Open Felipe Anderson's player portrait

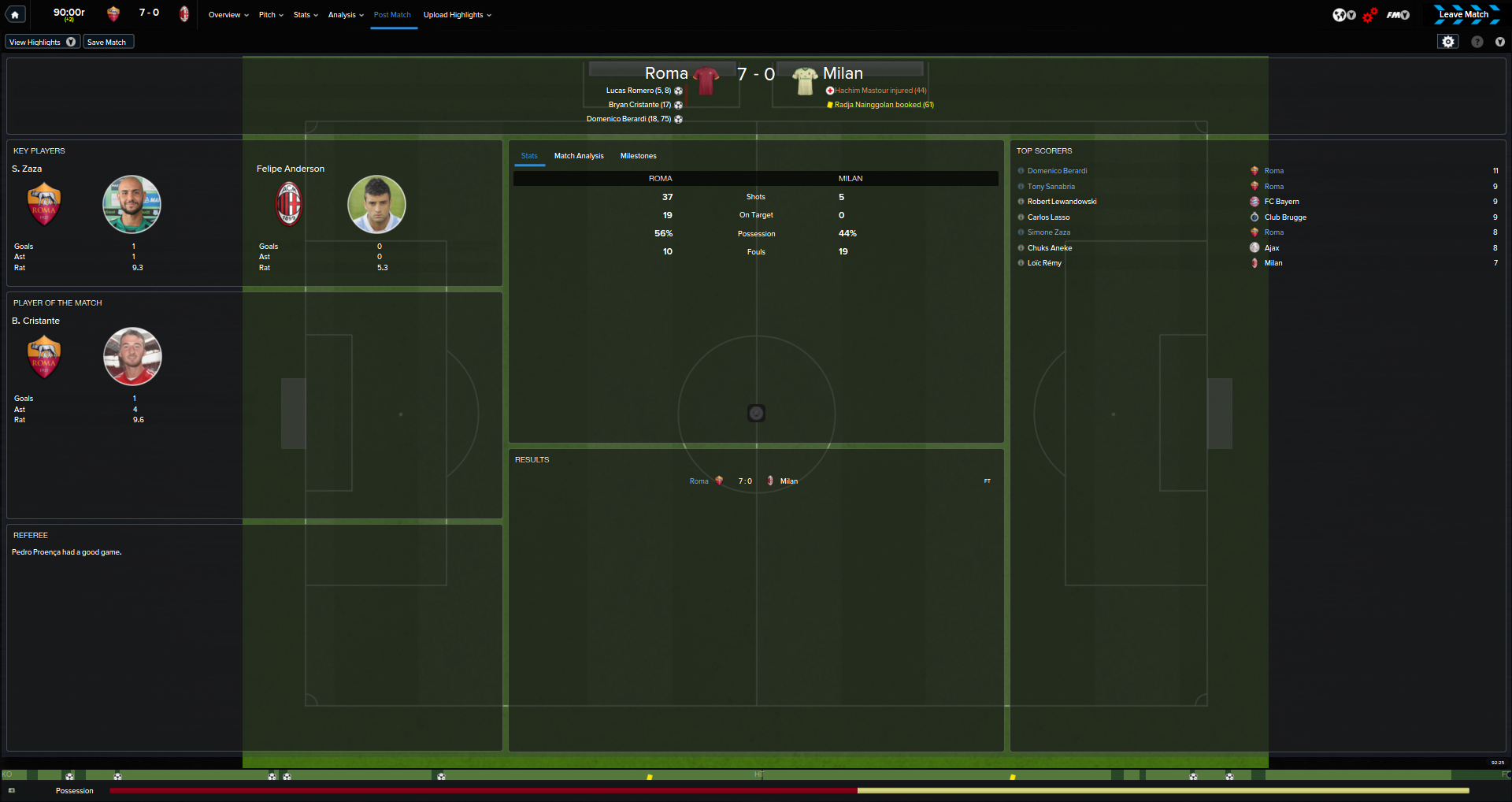[376, 204]
